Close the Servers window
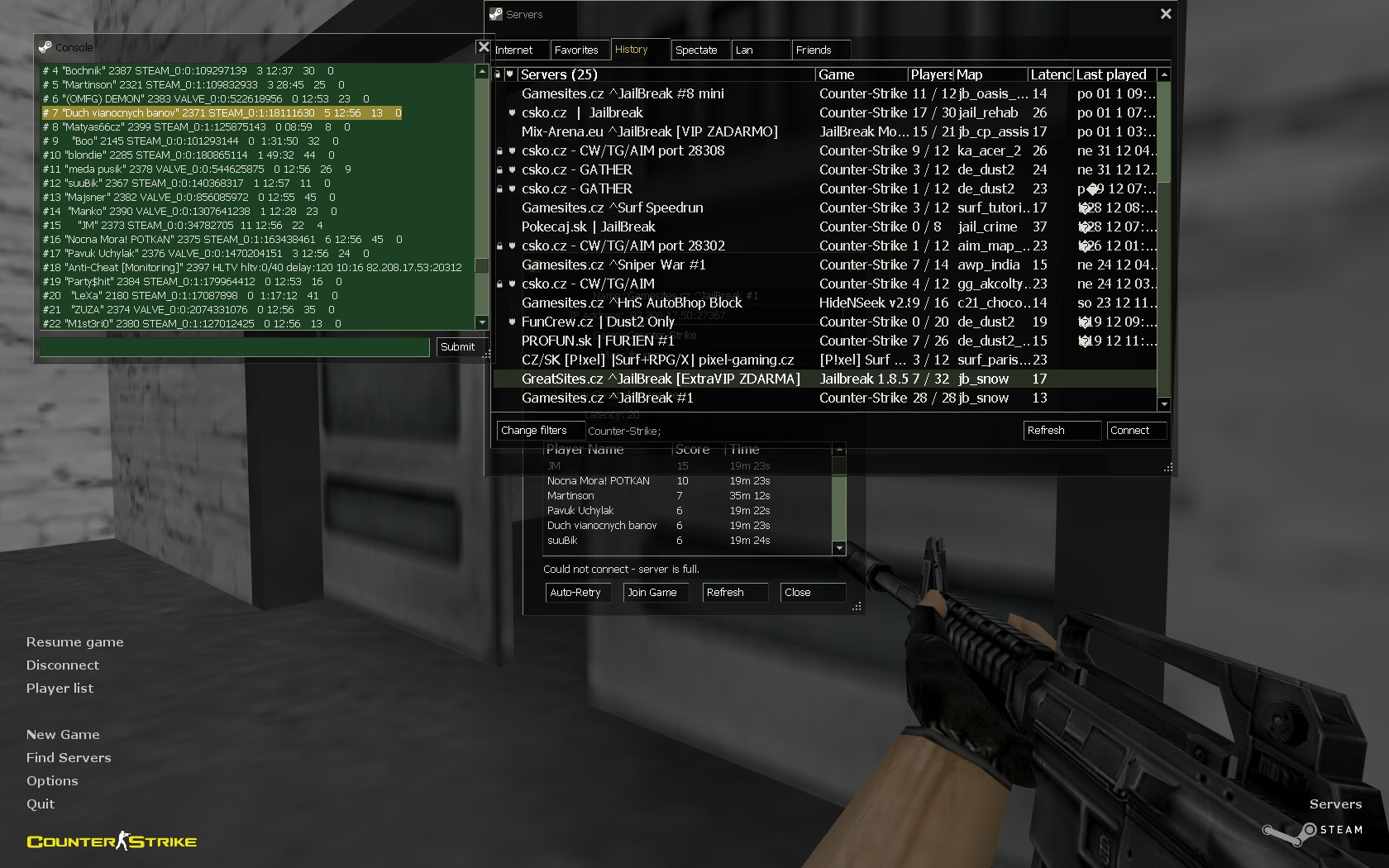Screen dimensions: 1389x868 [x=1166, y=14]
